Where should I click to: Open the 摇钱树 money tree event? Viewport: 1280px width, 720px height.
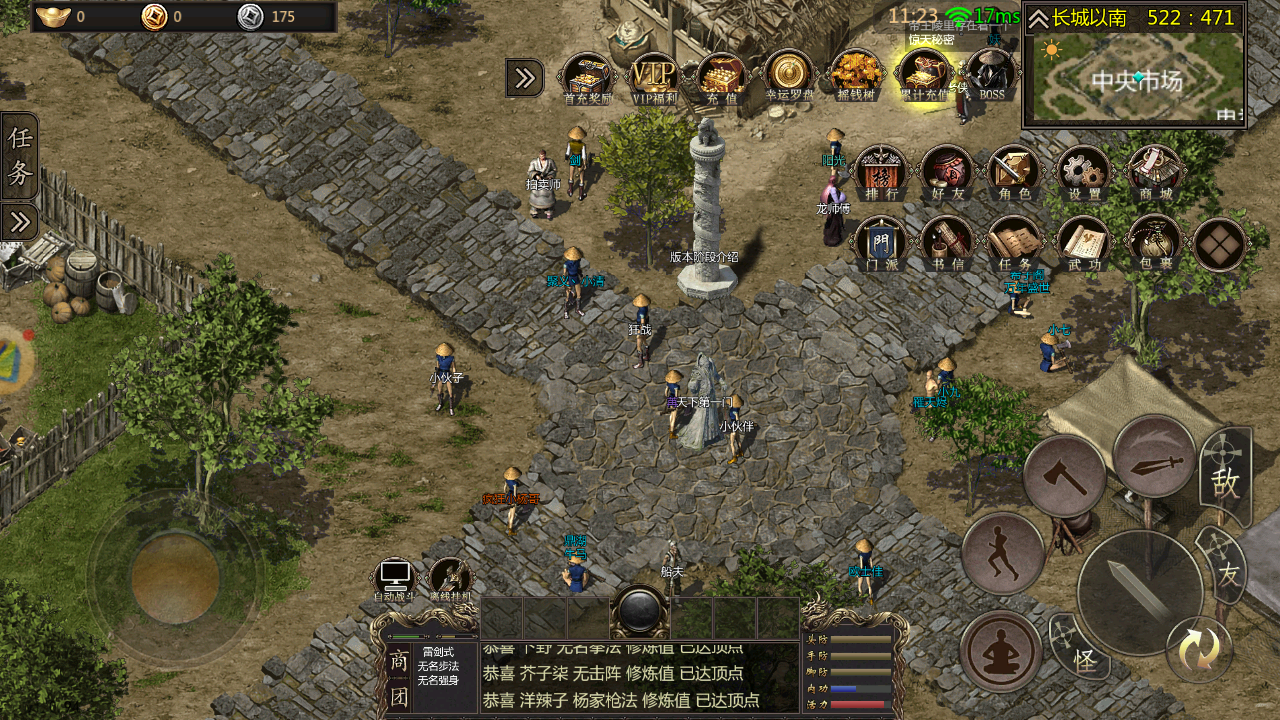tap(856, 74)
